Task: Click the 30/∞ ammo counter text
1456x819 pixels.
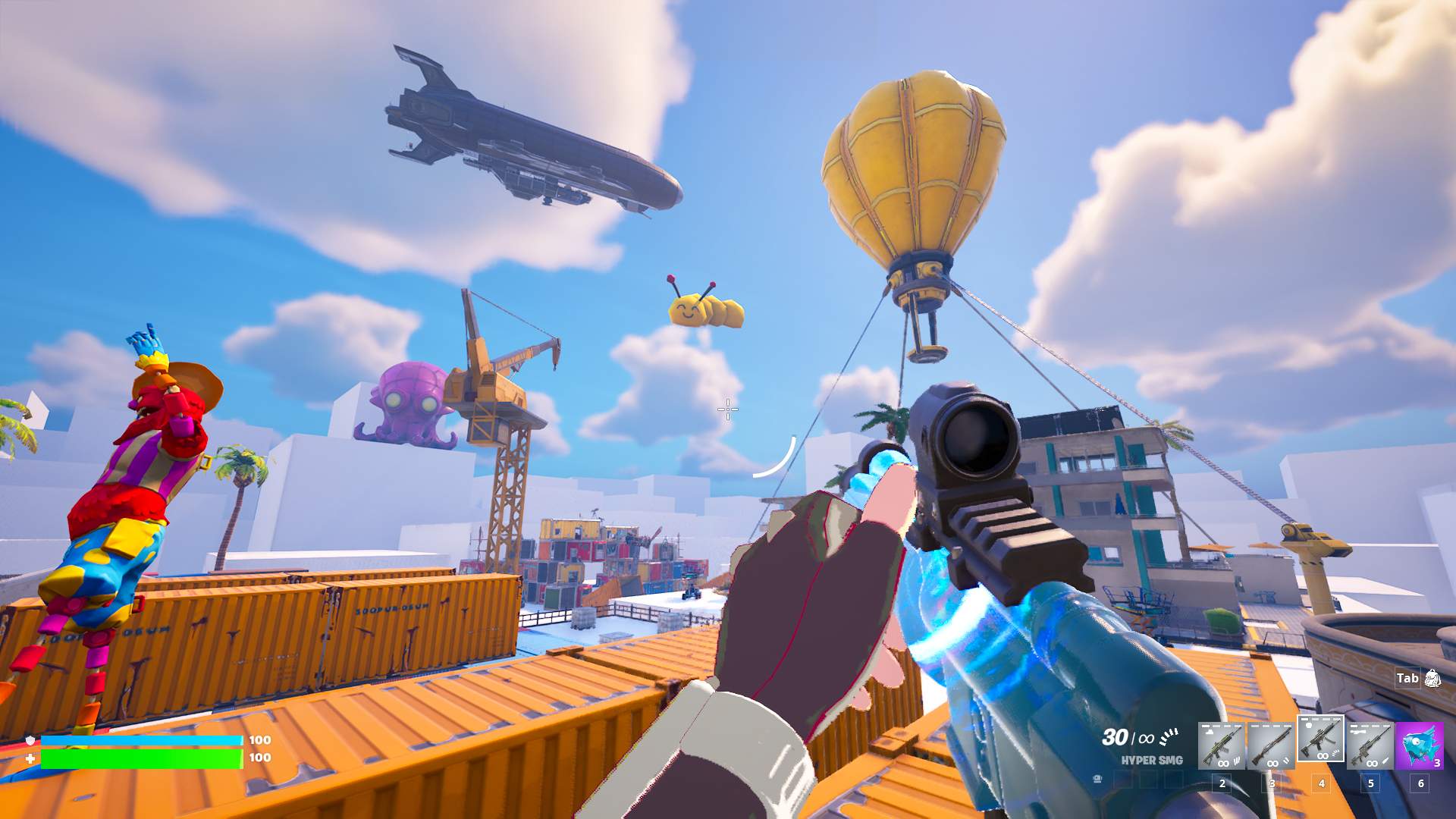Action: (1126, 737)
